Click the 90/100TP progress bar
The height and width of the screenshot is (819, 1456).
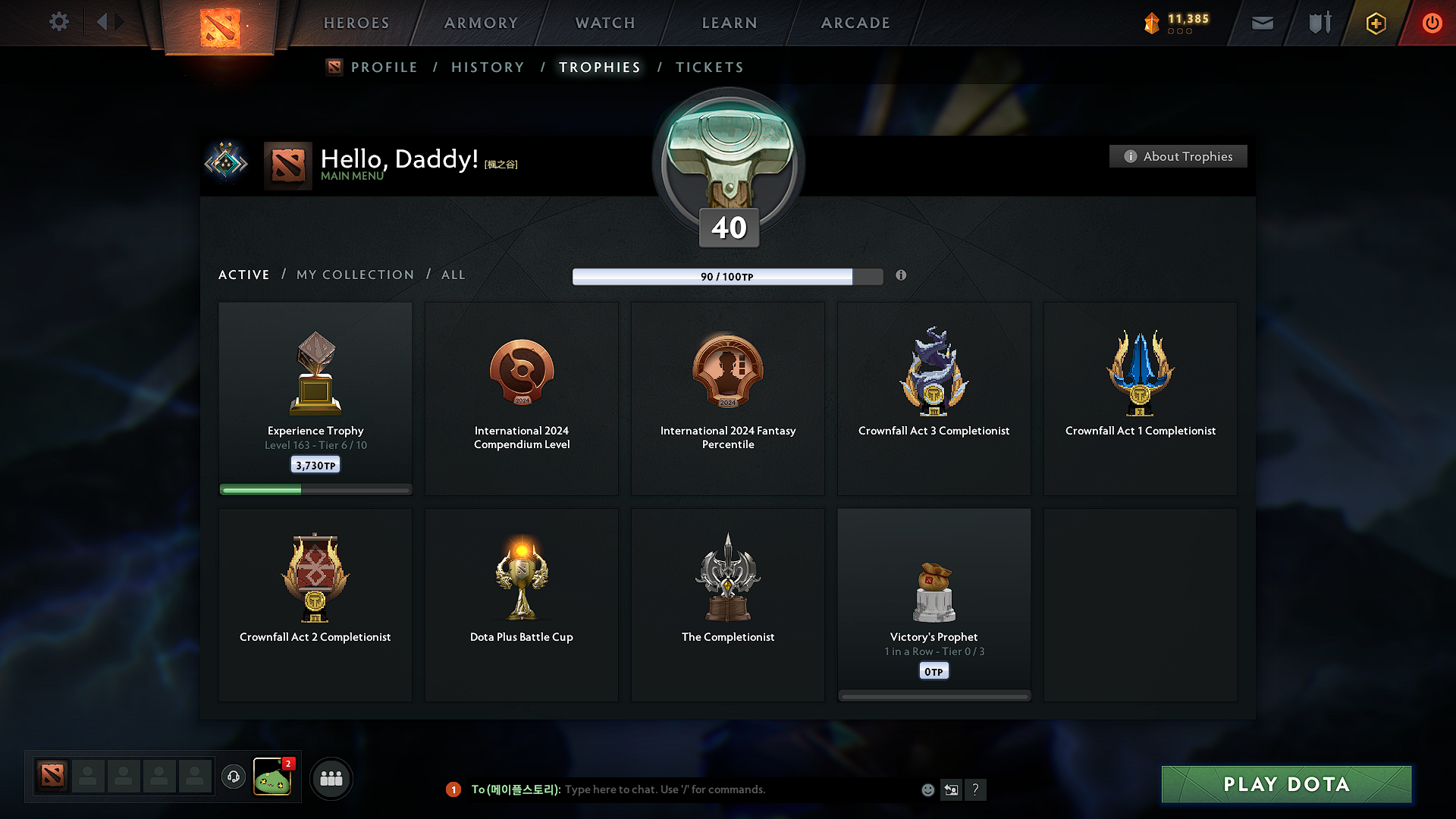pos(726,277)
